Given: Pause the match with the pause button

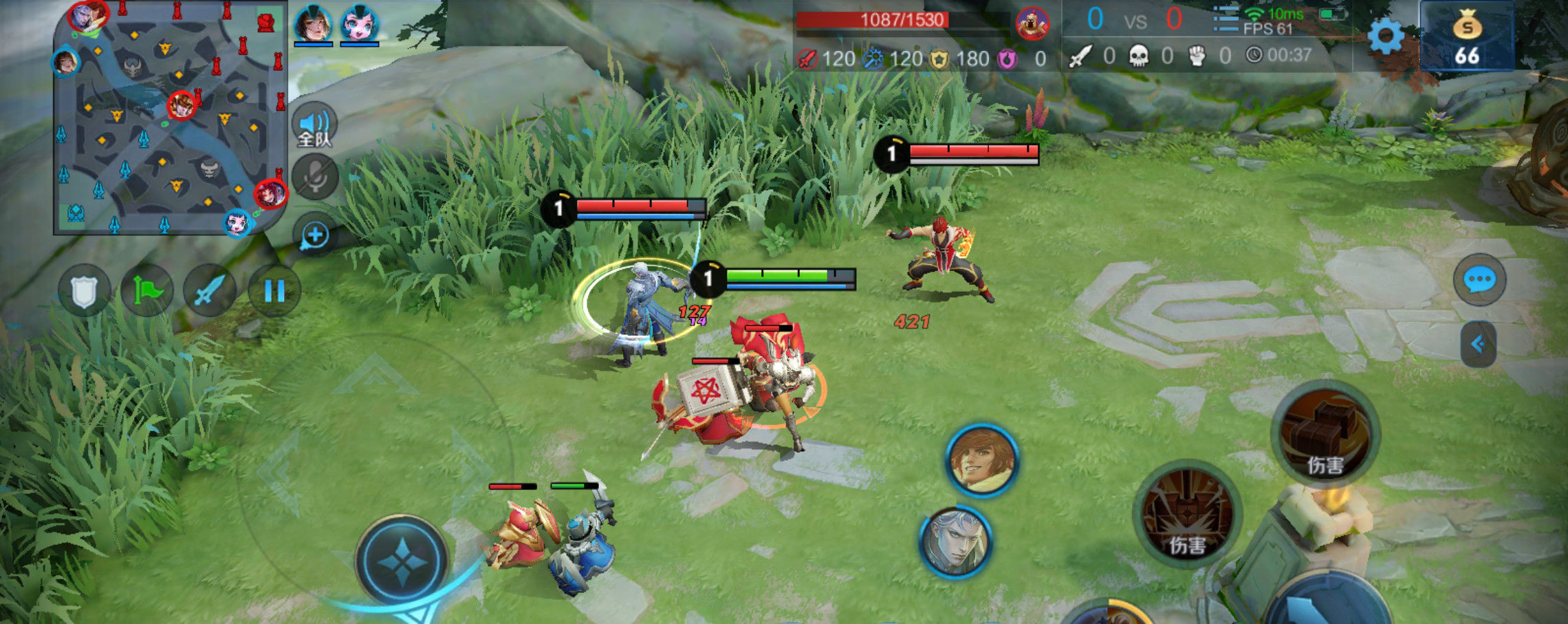Looking at the screenshot, I should click(274, 291).
